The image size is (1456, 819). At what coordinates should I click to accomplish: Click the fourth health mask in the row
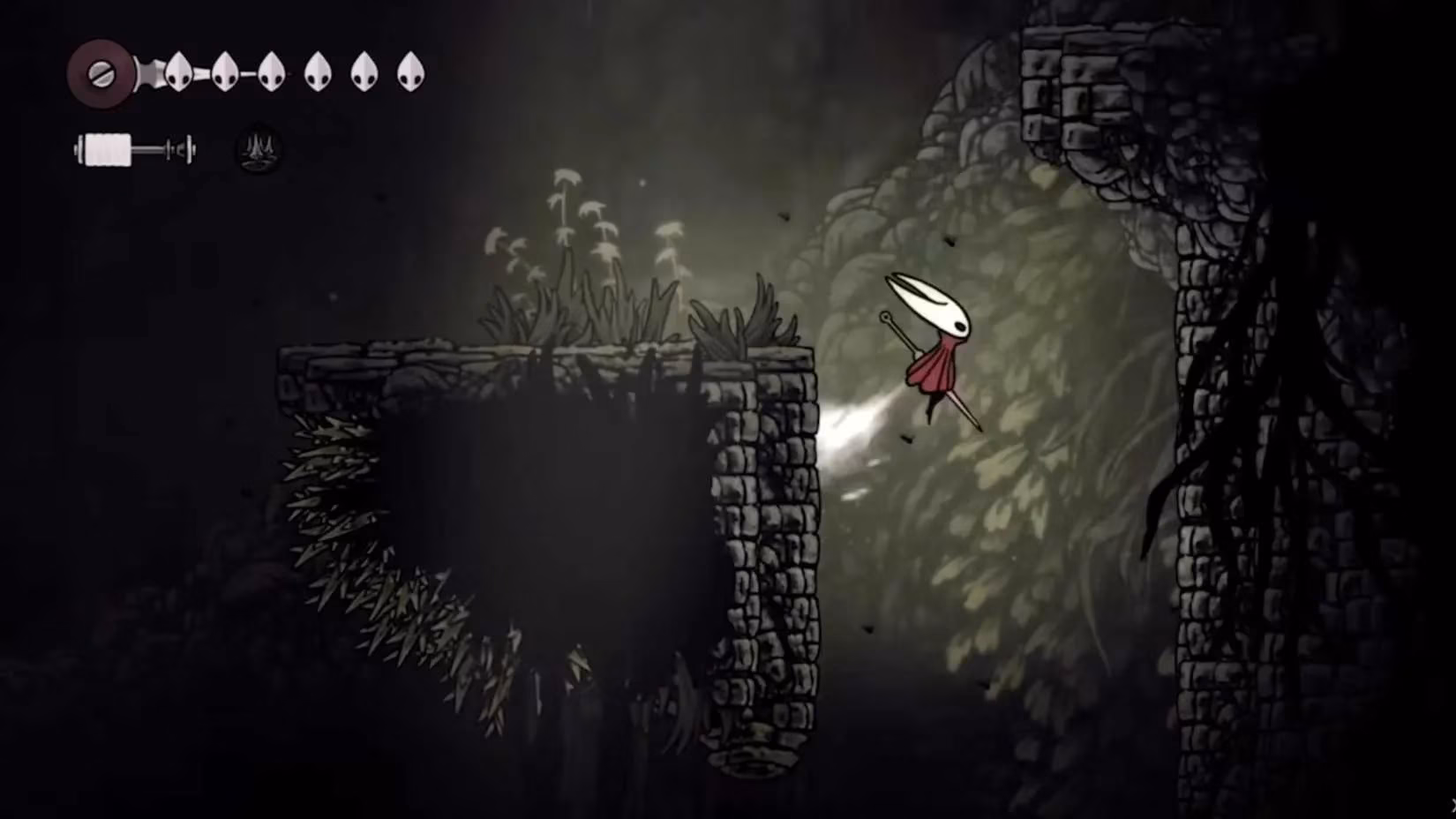pos(316,73)
